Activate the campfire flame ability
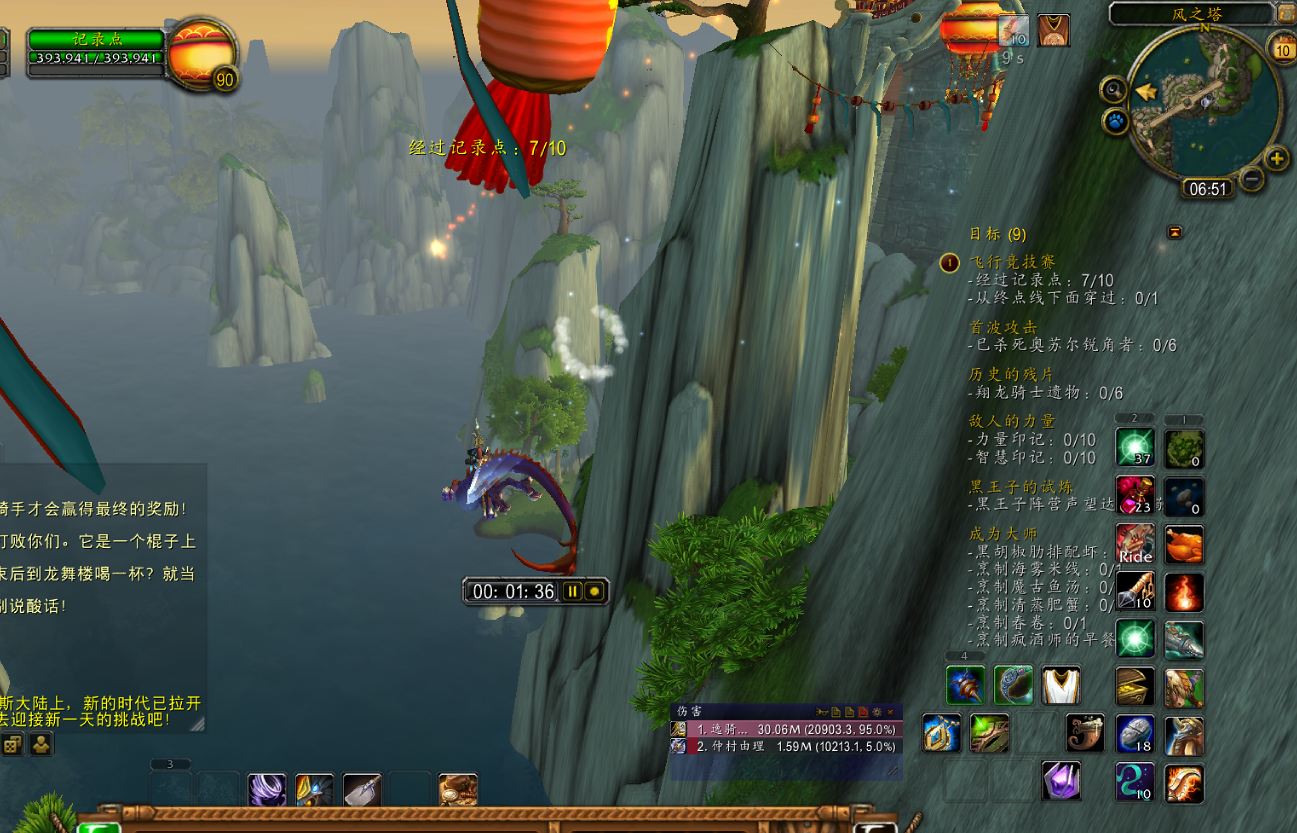1297x833 pixels. 1184,592
